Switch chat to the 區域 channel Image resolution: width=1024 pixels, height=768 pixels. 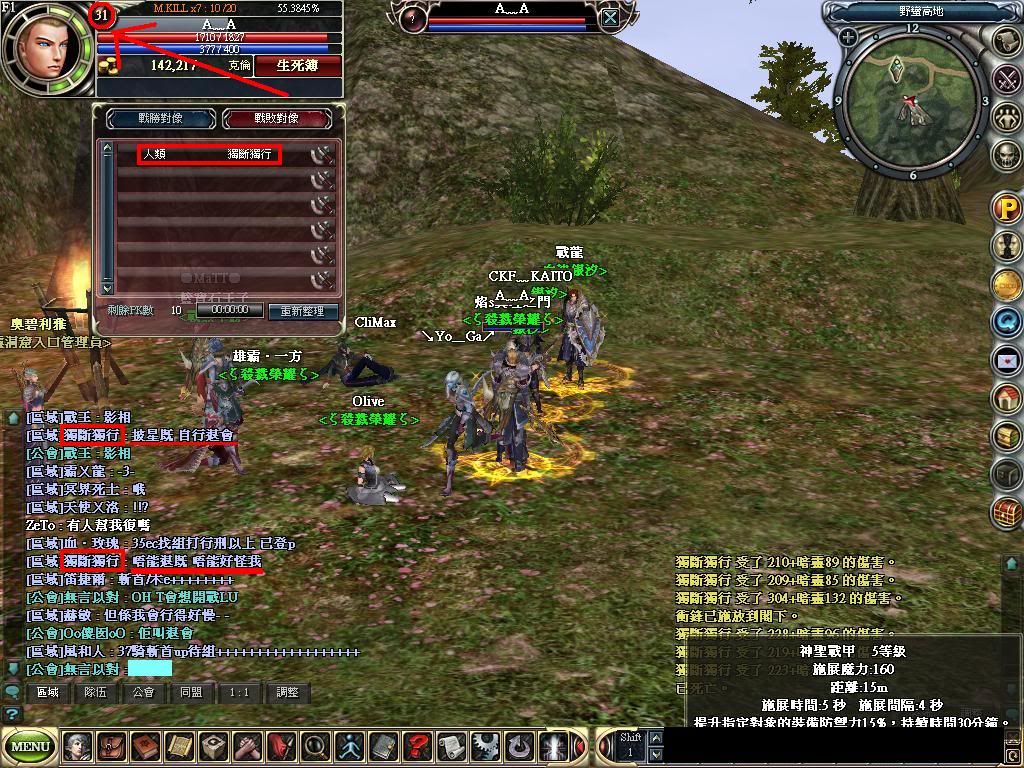point(47,692)
